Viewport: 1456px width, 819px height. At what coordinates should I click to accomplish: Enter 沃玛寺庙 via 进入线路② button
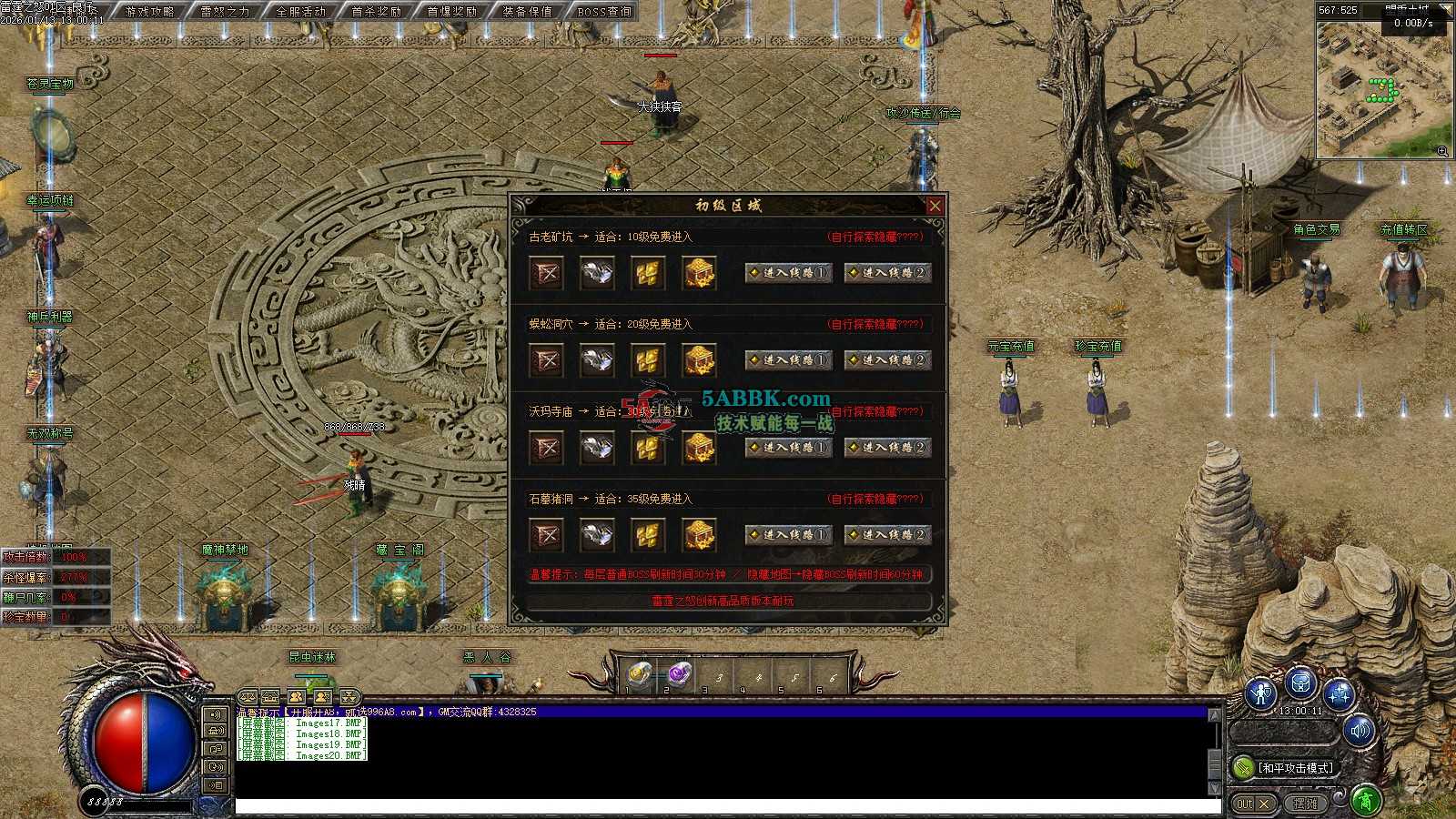tap(887, 447)
